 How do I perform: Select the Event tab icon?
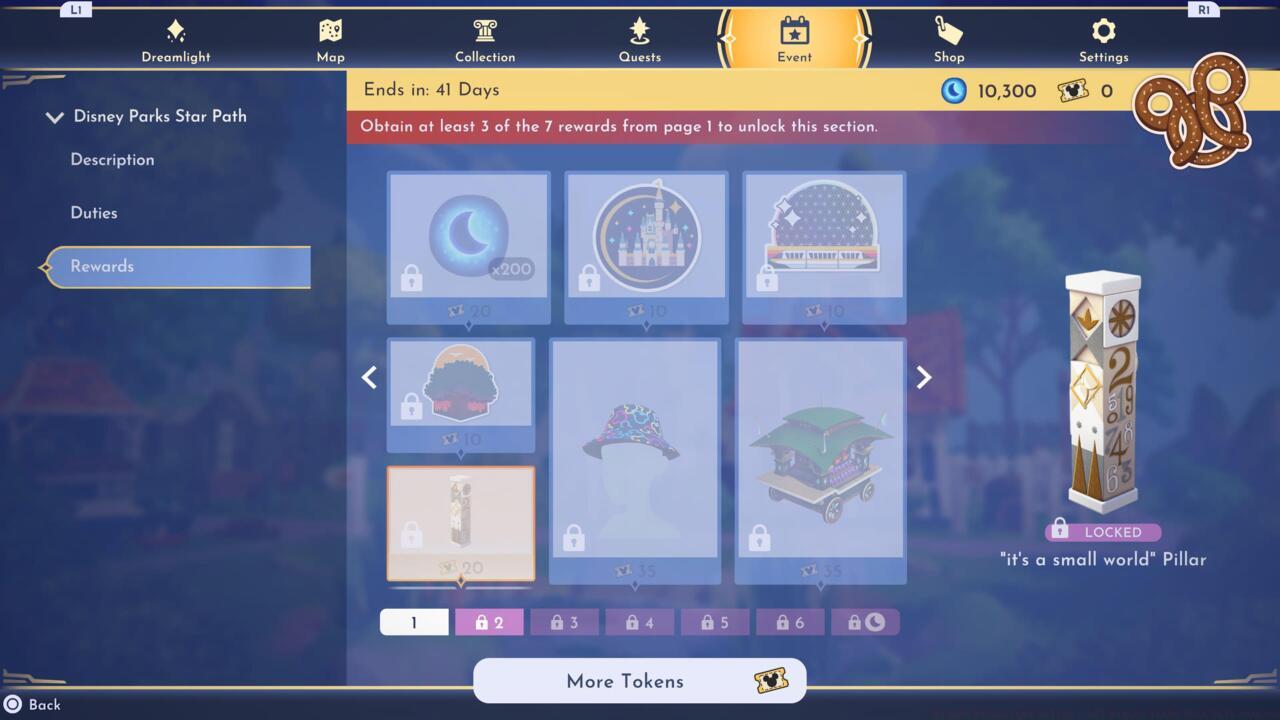click(793, 32)
